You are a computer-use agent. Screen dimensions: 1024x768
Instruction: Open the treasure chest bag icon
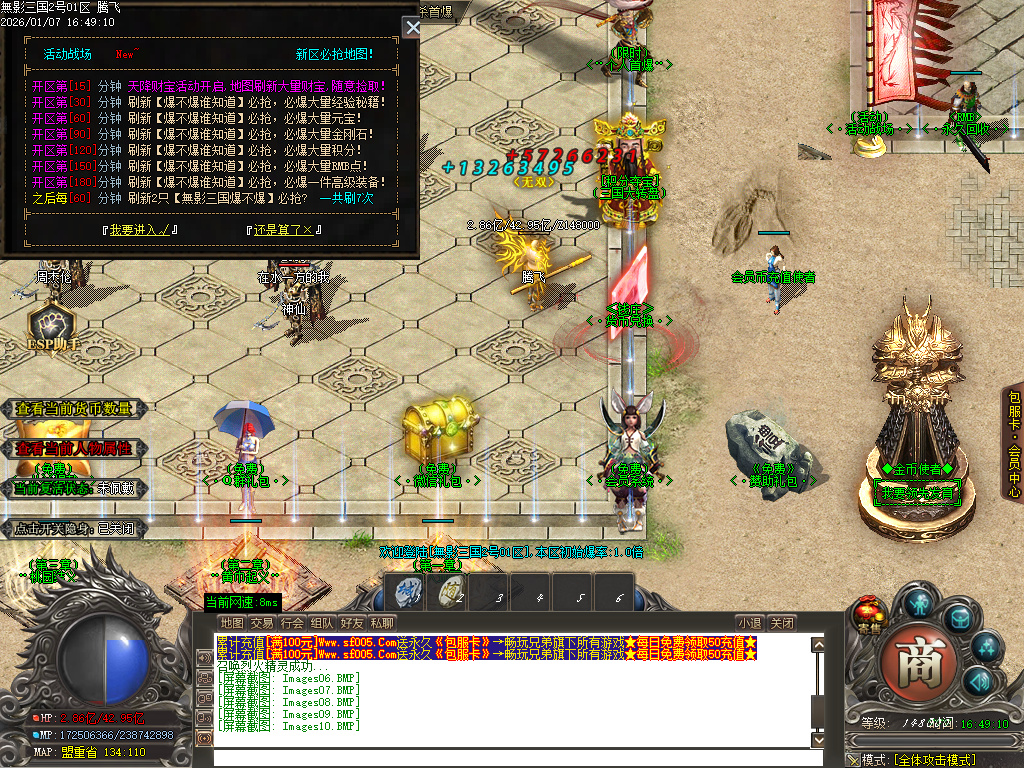[960, 620]
